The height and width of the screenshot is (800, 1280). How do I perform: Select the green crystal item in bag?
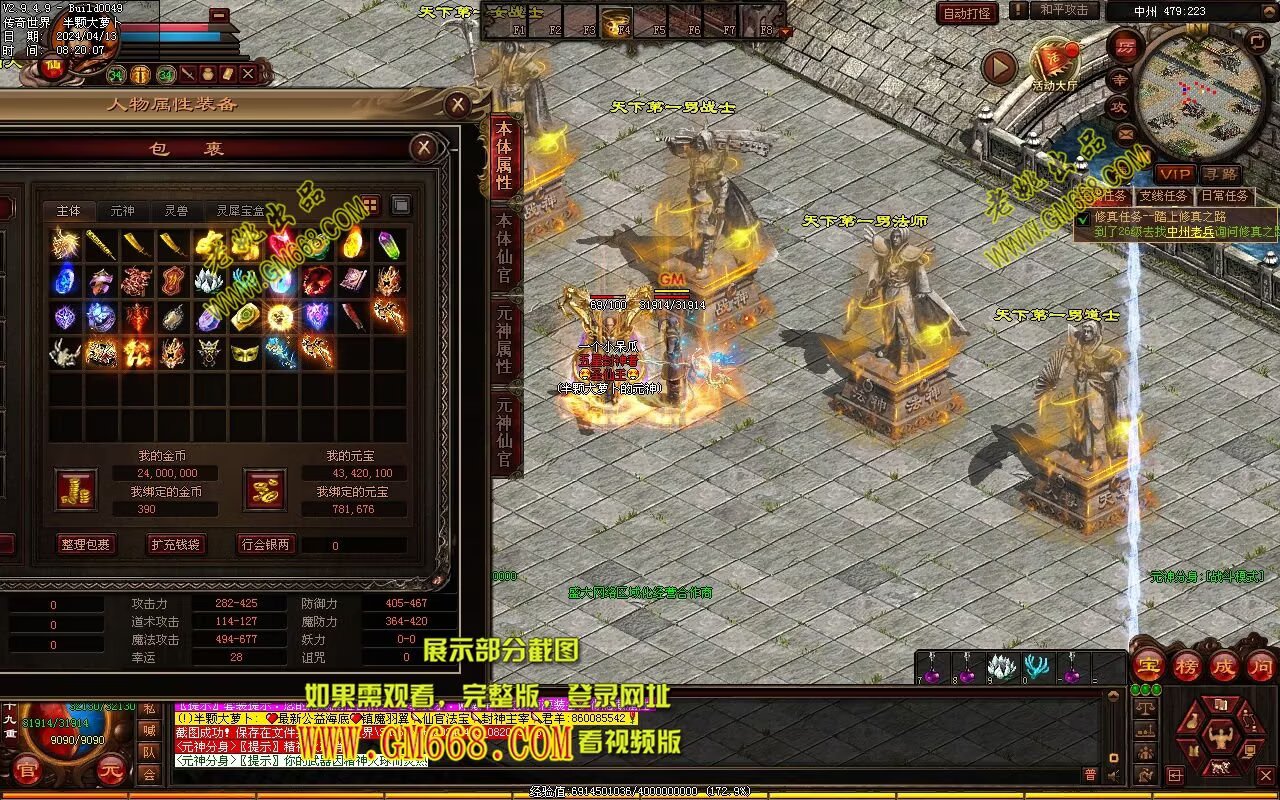(389, 244)
